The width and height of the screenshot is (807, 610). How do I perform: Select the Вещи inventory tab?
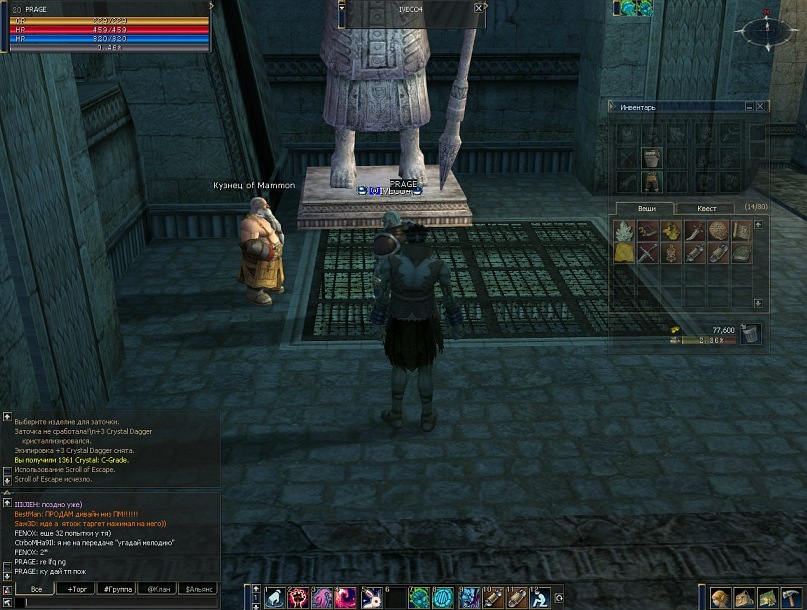click(647, 208)
